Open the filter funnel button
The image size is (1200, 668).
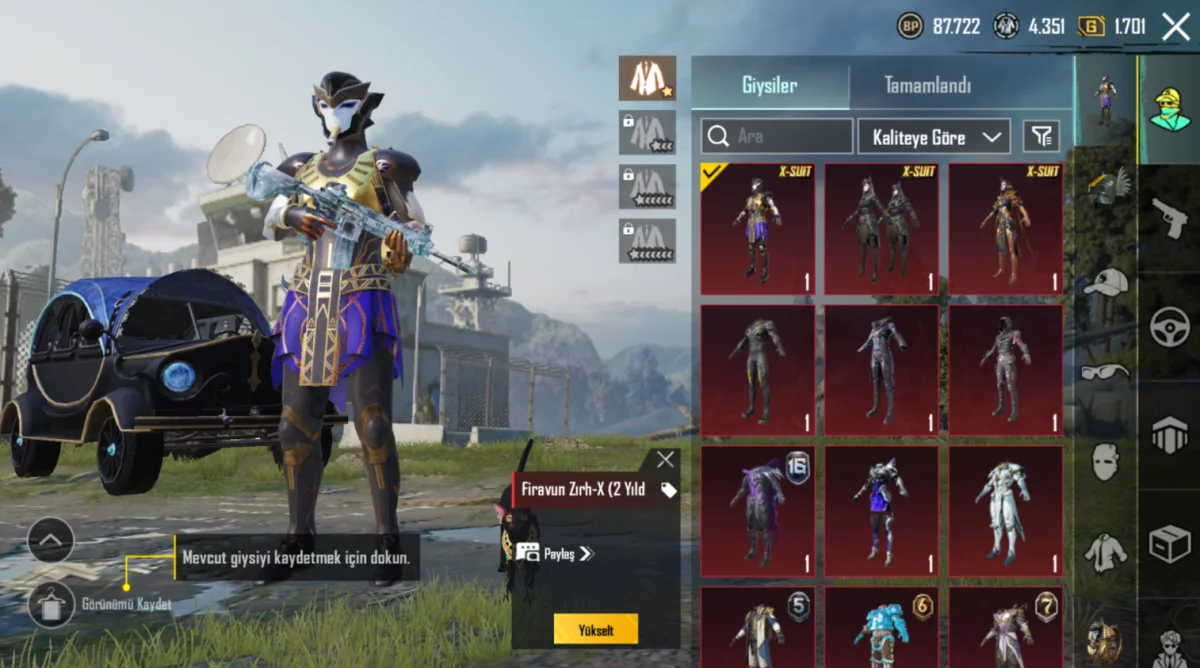(1041, 136)
